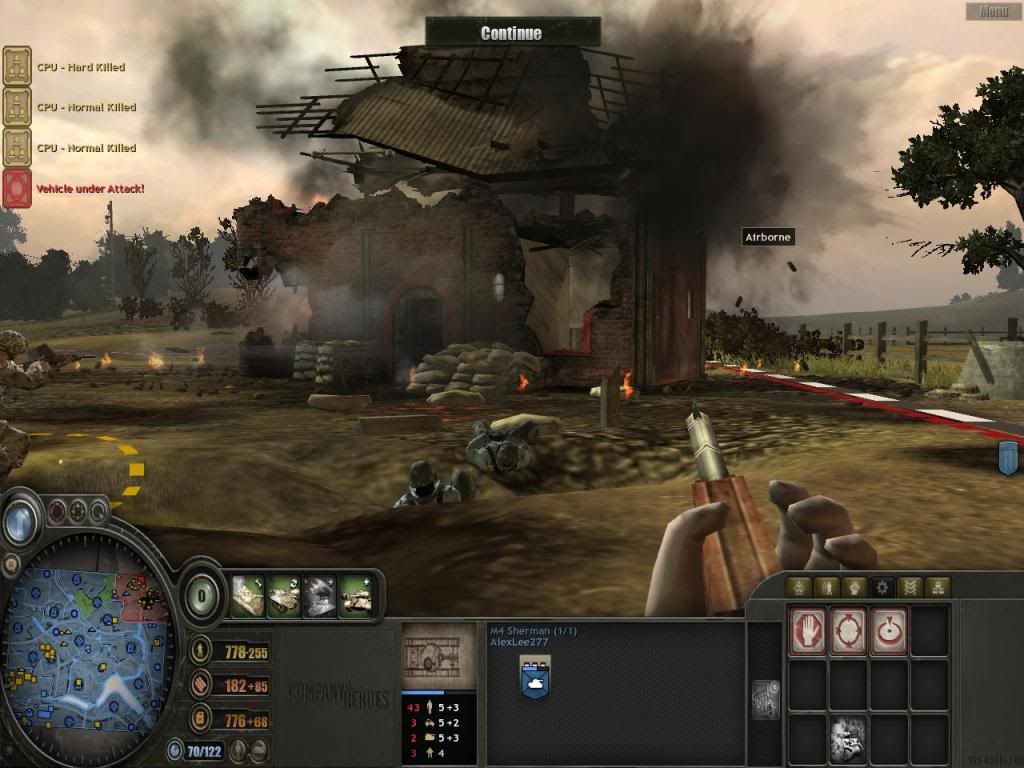Viewport: 1024px width, 768px height.
Task: Open the chevrons tab in the command panel
Action: (x=910, y=588)
